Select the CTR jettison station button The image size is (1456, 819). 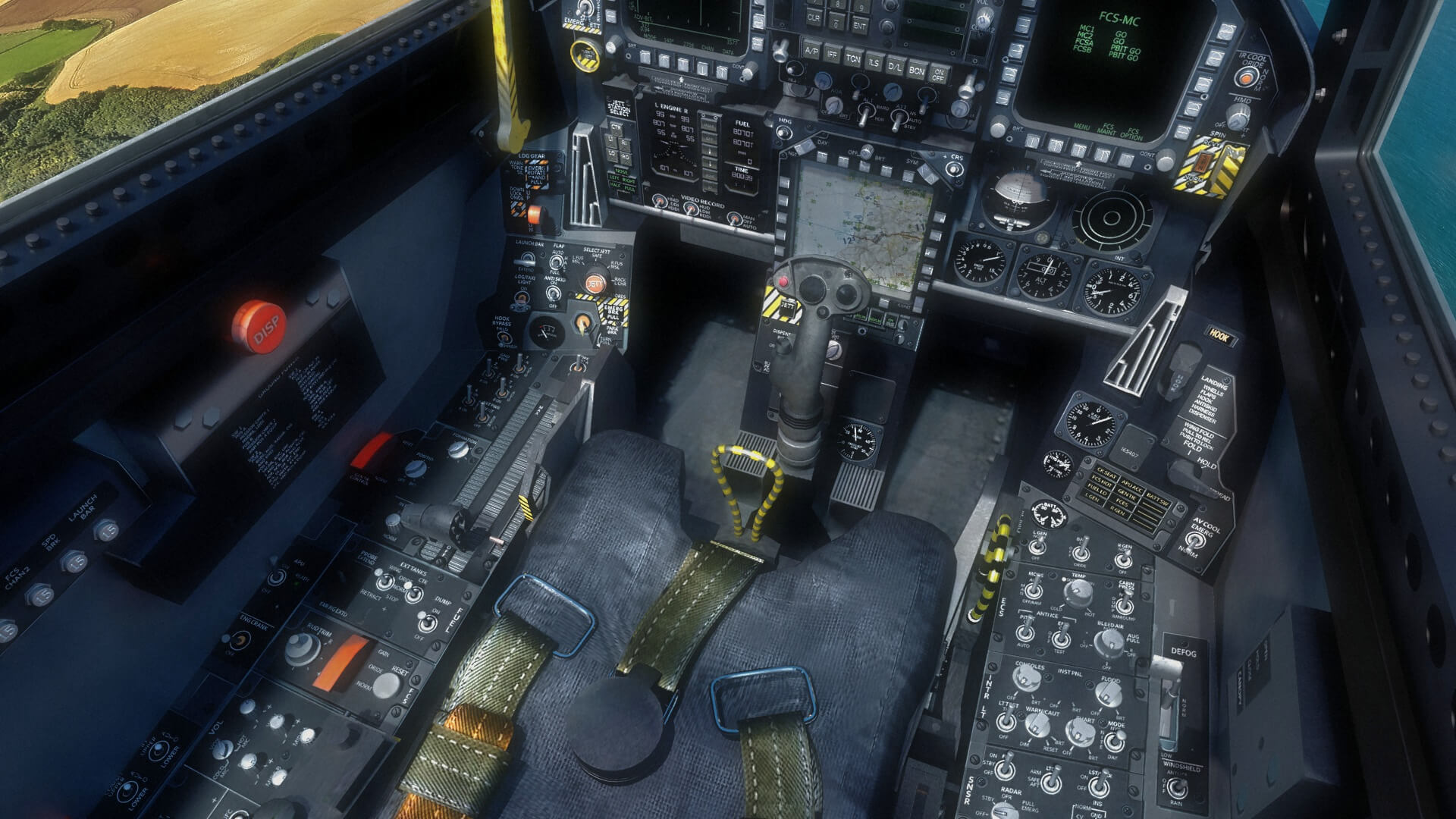tap(617, 127)
